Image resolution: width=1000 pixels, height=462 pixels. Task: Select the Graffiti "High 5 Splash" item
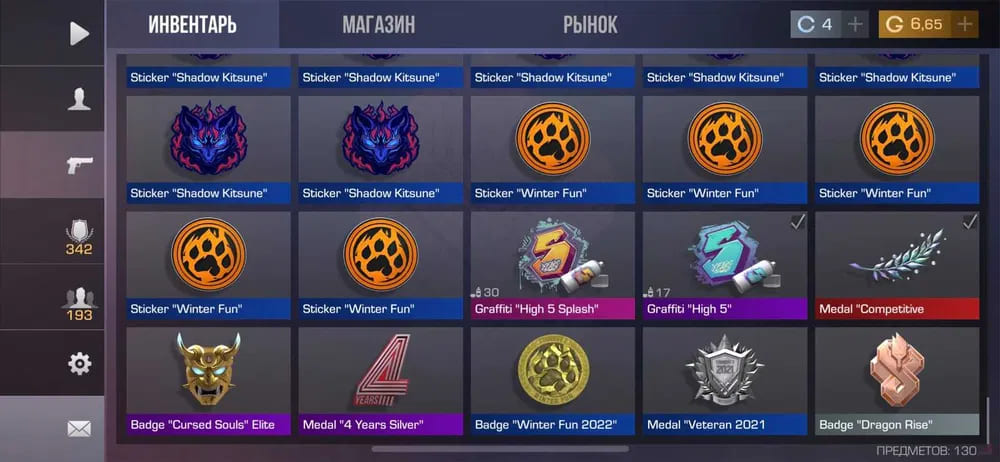(553, 265)
